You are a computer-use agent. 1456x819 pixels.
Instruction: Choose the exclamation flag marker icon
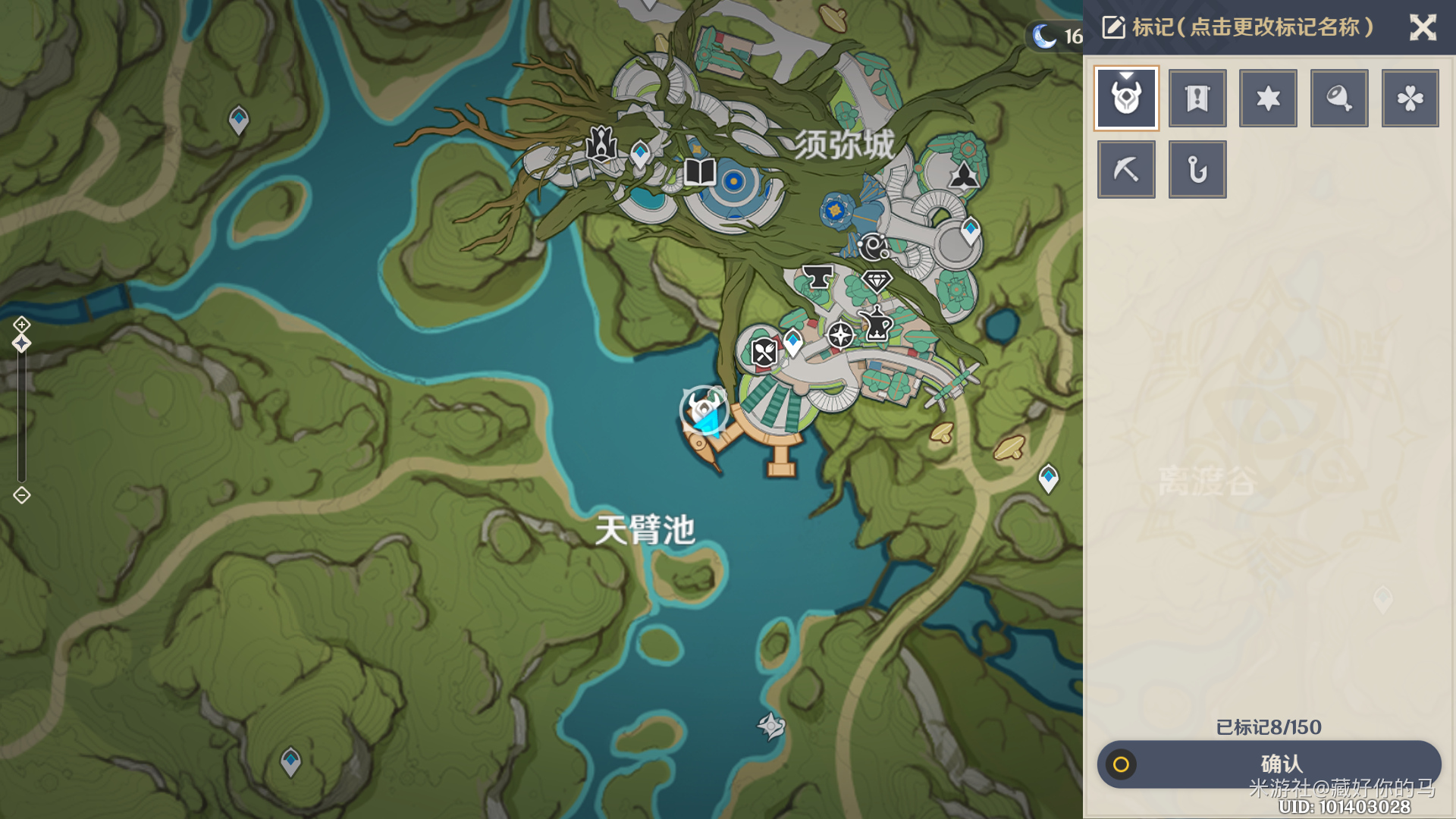coord(1197,99)
